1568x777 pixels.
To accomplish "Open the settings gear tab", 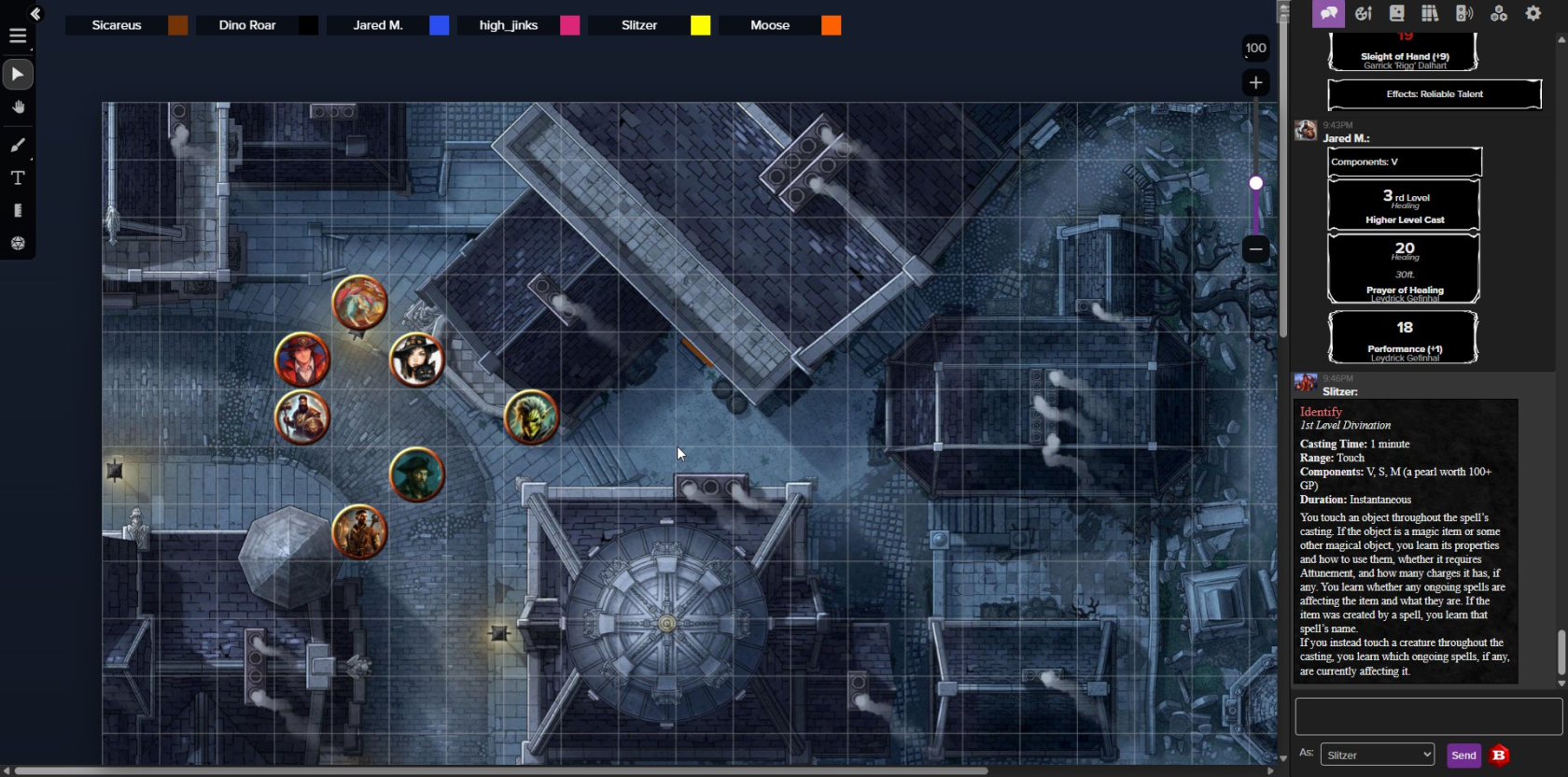I will pyautogui.click(x=1533, y=13).
